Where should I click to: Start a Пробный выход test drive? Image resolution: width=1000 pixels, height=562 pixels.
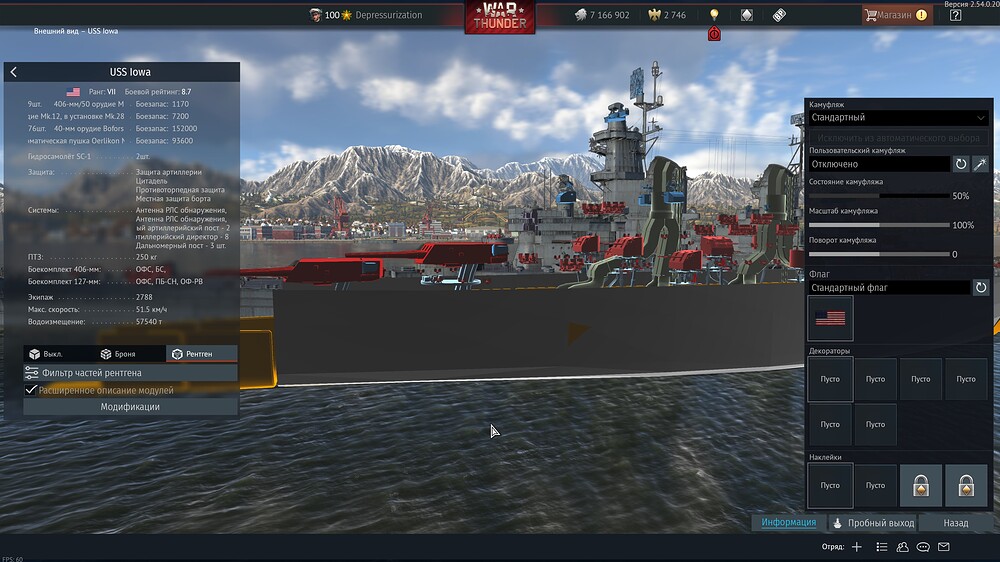point(873,523)
